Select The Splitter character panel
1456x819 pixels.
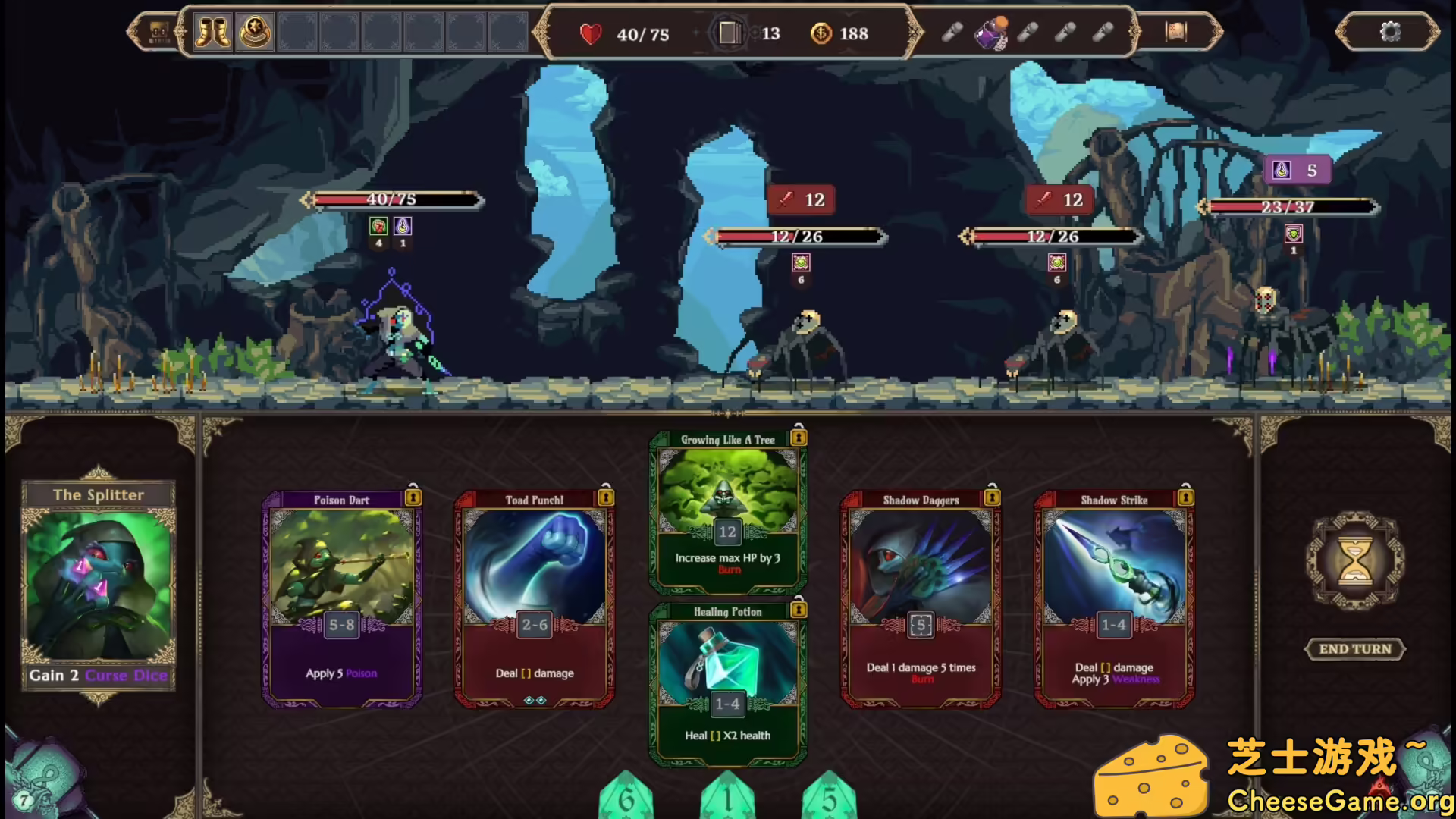pyautogui.click(x=99, y=584)
